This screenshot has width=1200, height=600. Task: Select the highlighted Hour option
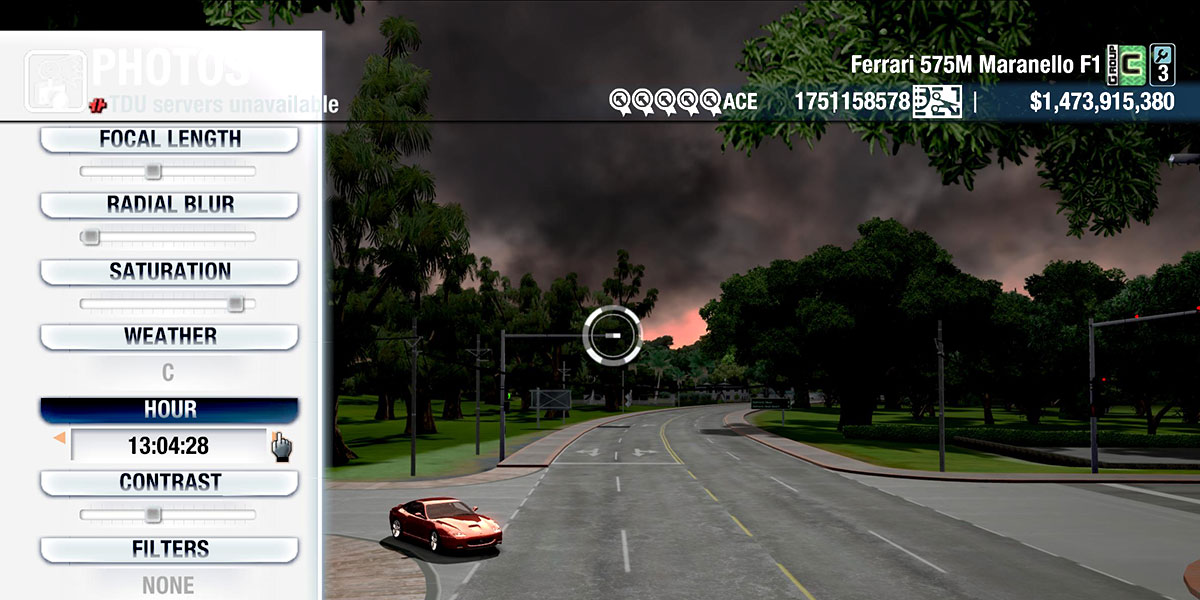click(169, 410)
